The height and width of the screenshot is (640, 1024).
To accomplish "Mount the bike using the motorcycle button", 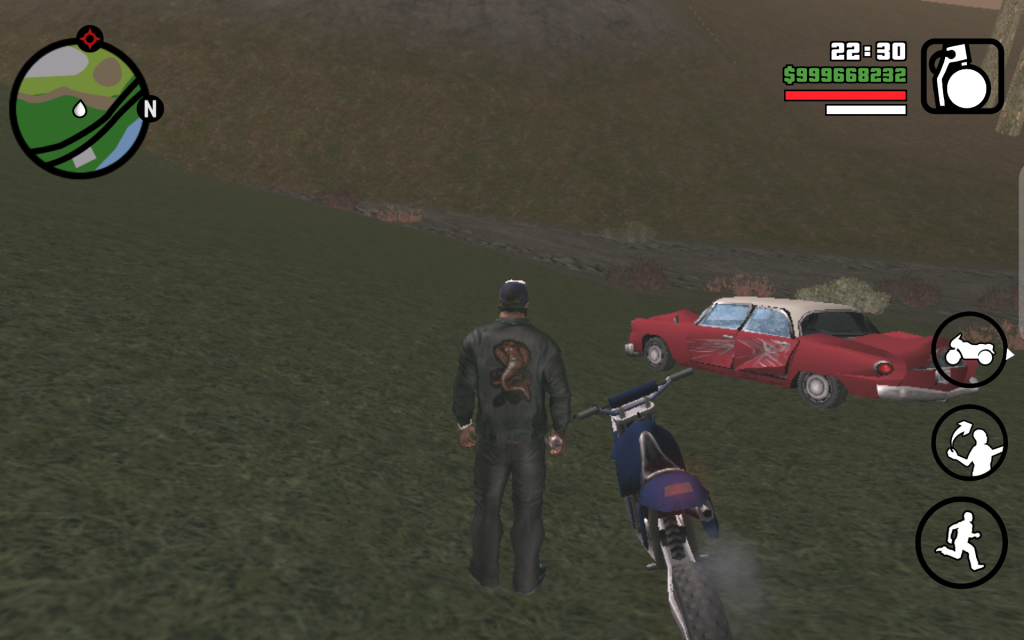I will pos(969,350).
